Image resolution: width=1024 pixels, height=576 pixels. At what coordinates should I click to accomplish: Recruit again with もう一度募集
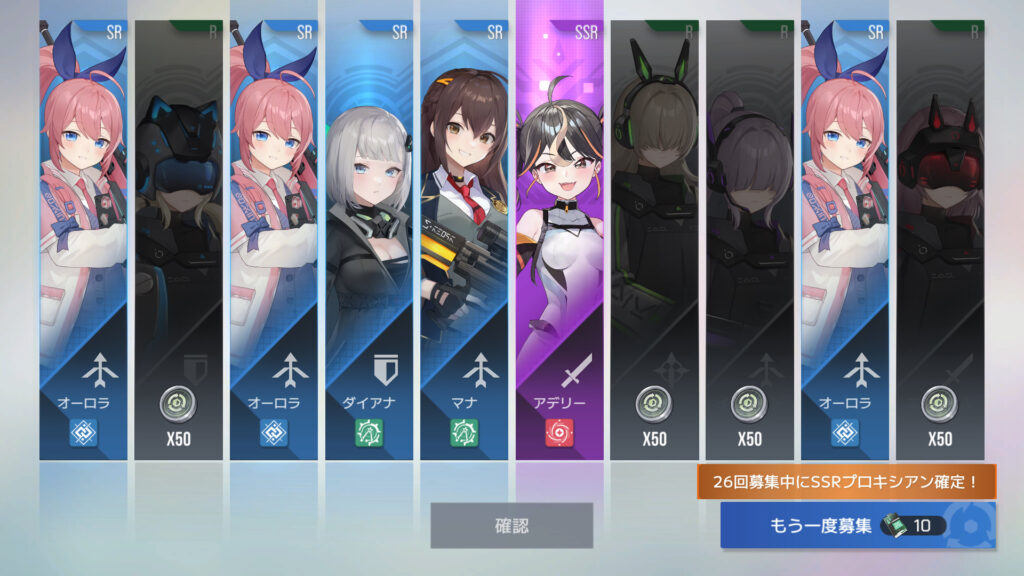pyautogui.click(x=857, y=525)
